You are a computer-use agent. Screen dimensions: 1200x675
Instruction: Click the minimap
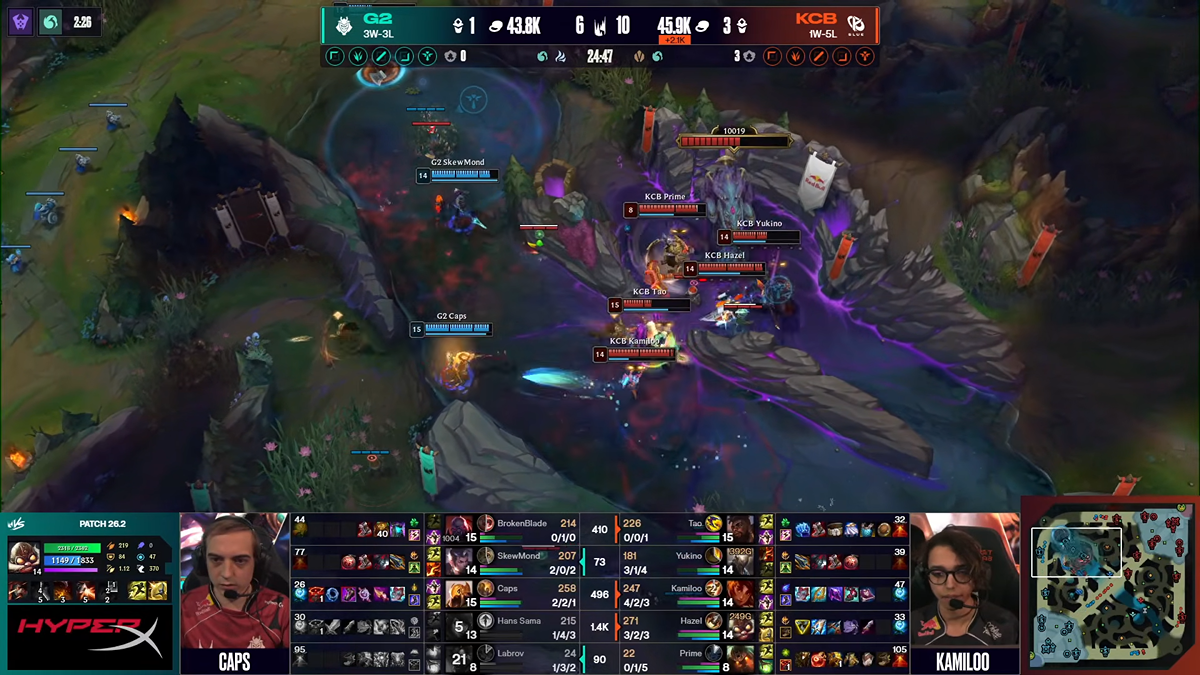(1112, 586)
